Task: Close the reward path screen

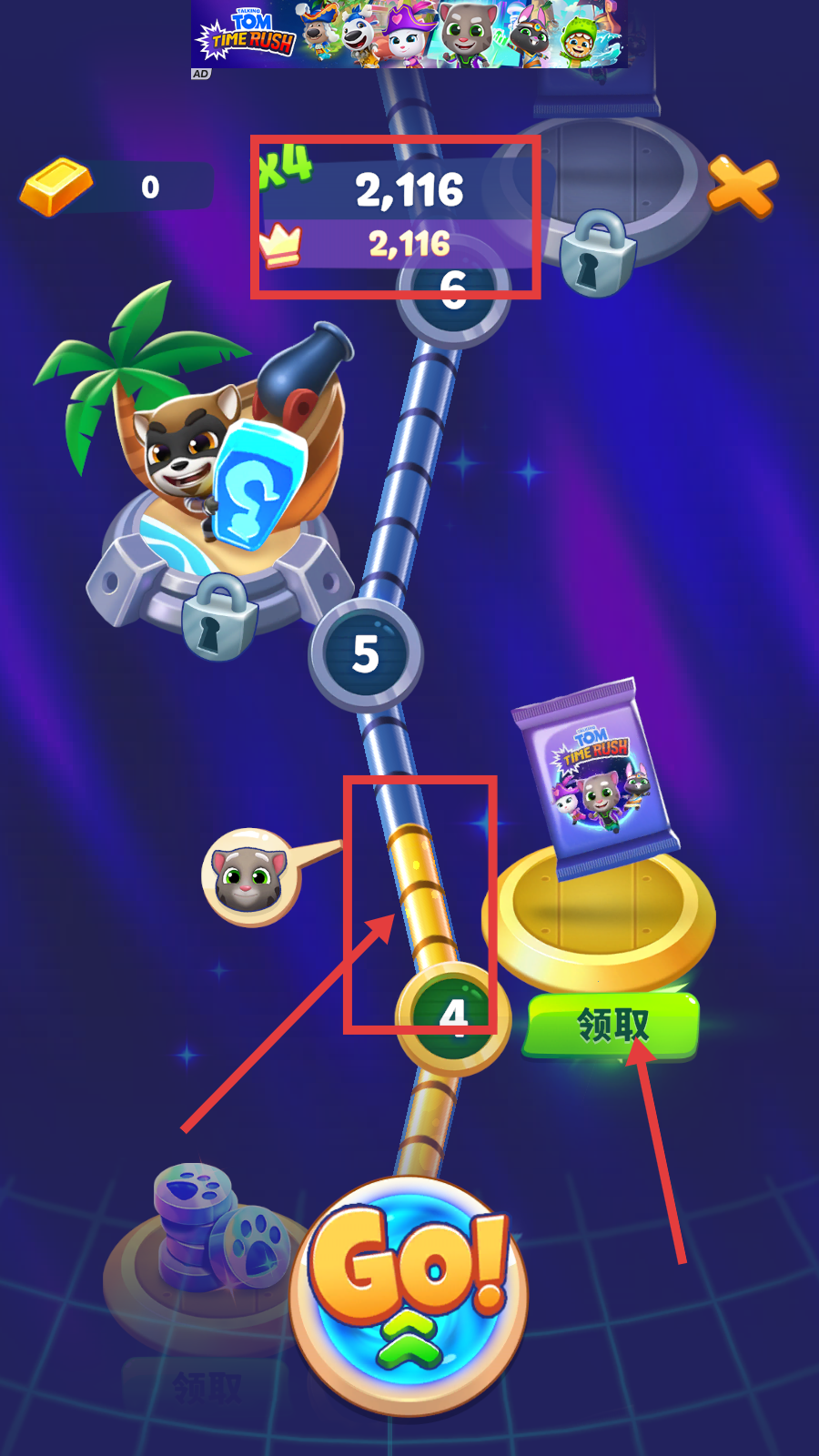Action: pyautogui.click(x=743, y=186)
